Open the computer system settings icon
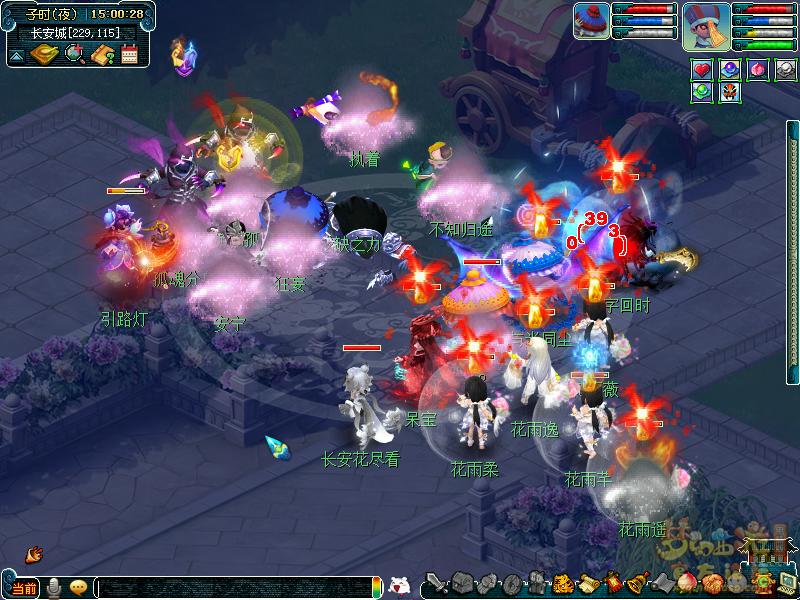 pyautogui.click(x=787, y=582)
